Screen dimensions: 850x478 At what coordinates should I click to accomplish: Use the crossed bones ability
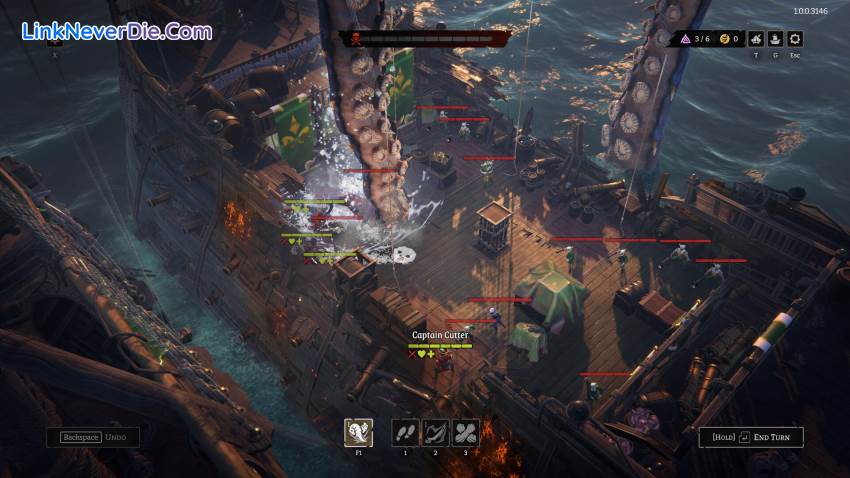[466, 432]
